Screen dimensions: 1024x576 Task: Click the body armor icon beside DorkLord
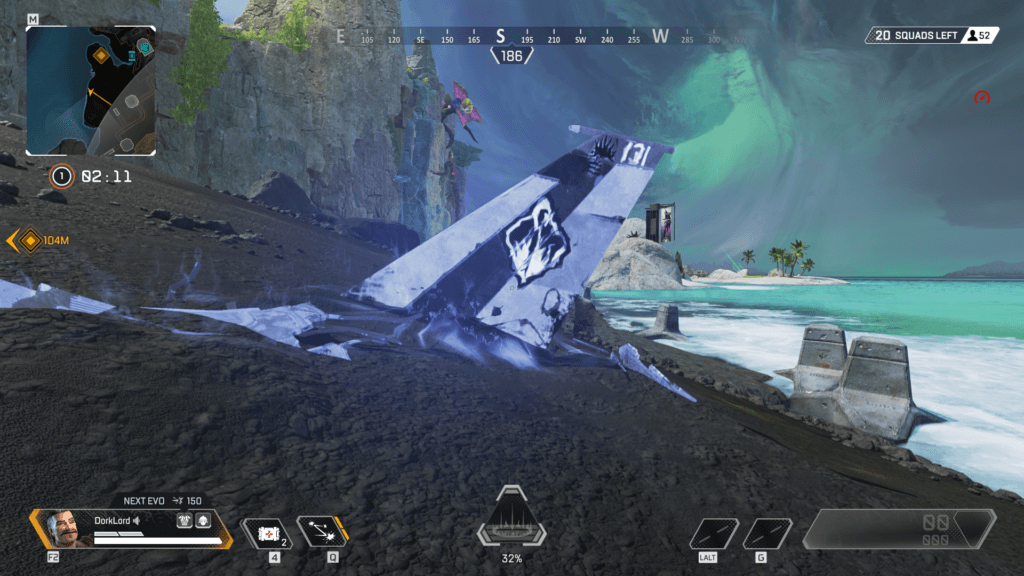click(185, 520)
